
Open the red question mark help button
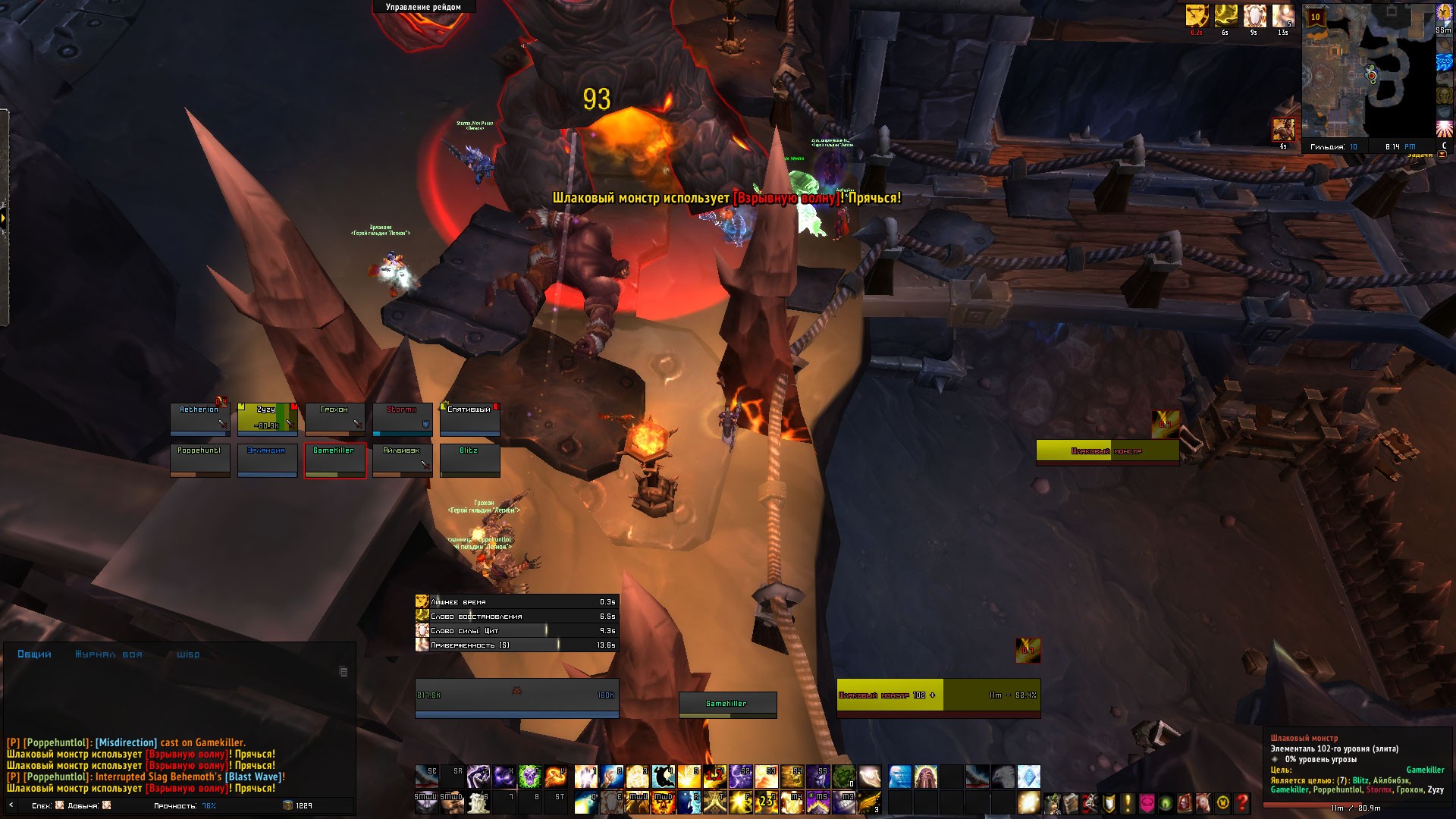(x=1241, y=802)
